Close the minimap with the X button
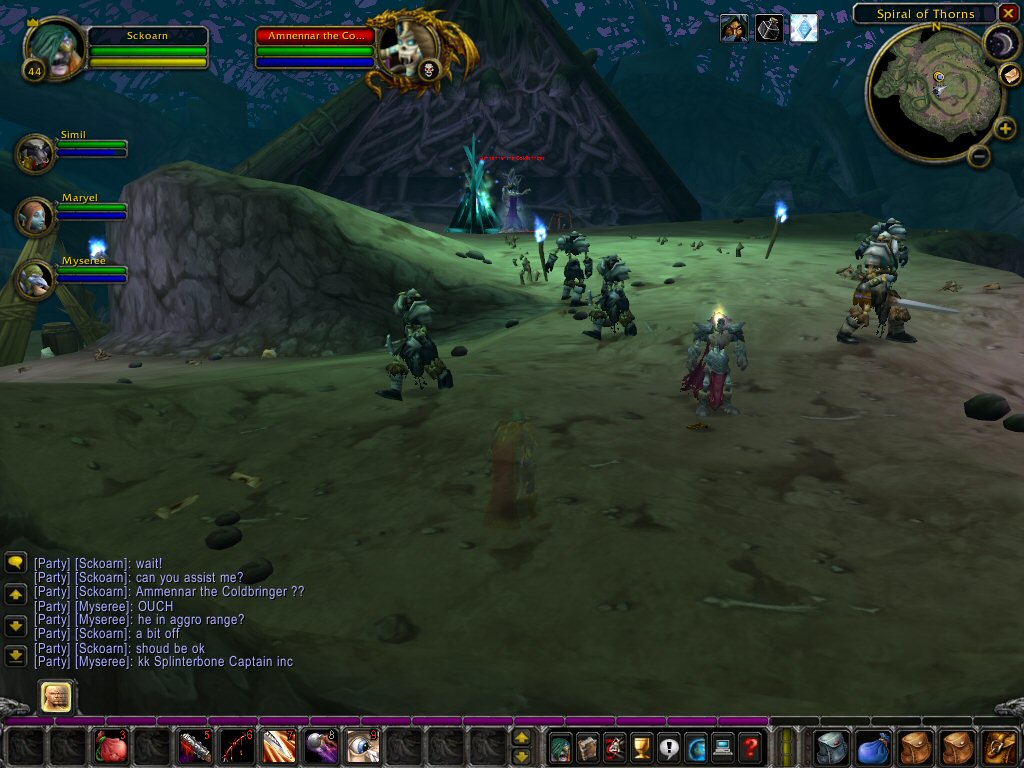 point(1008,13)
